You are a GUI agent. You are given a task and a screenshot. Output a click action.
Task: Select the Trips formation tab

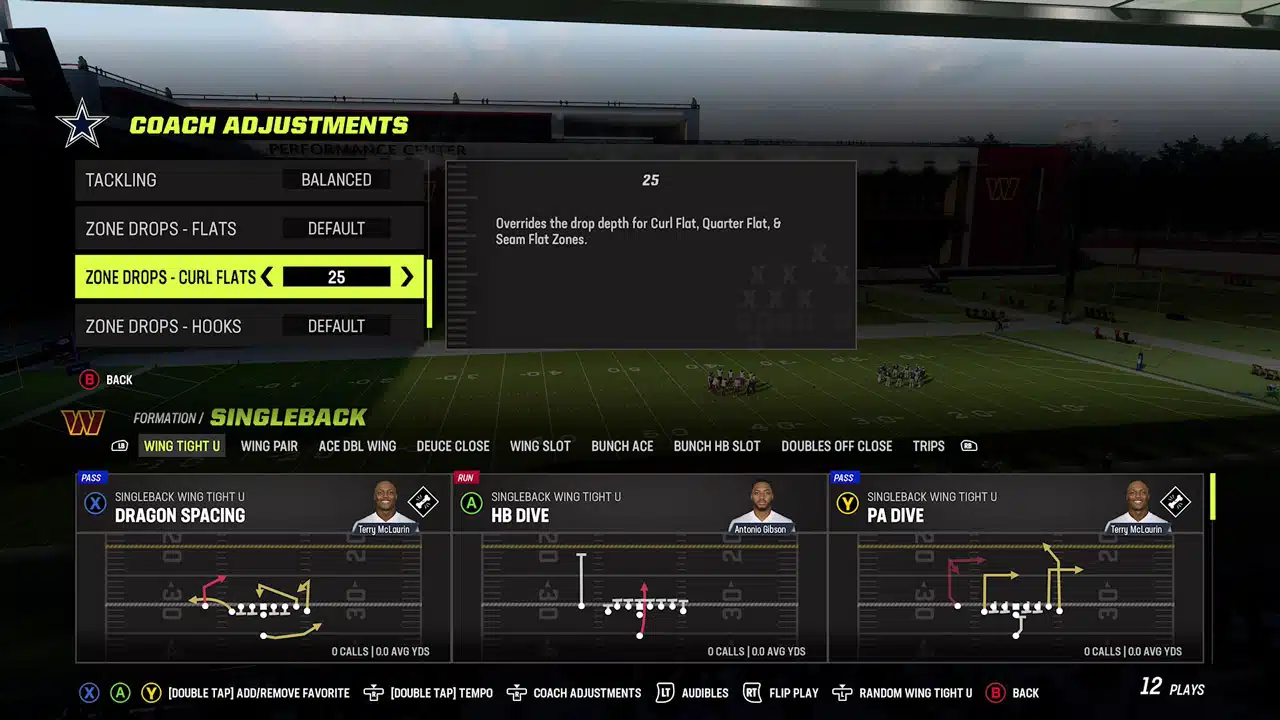click(928, 446)
